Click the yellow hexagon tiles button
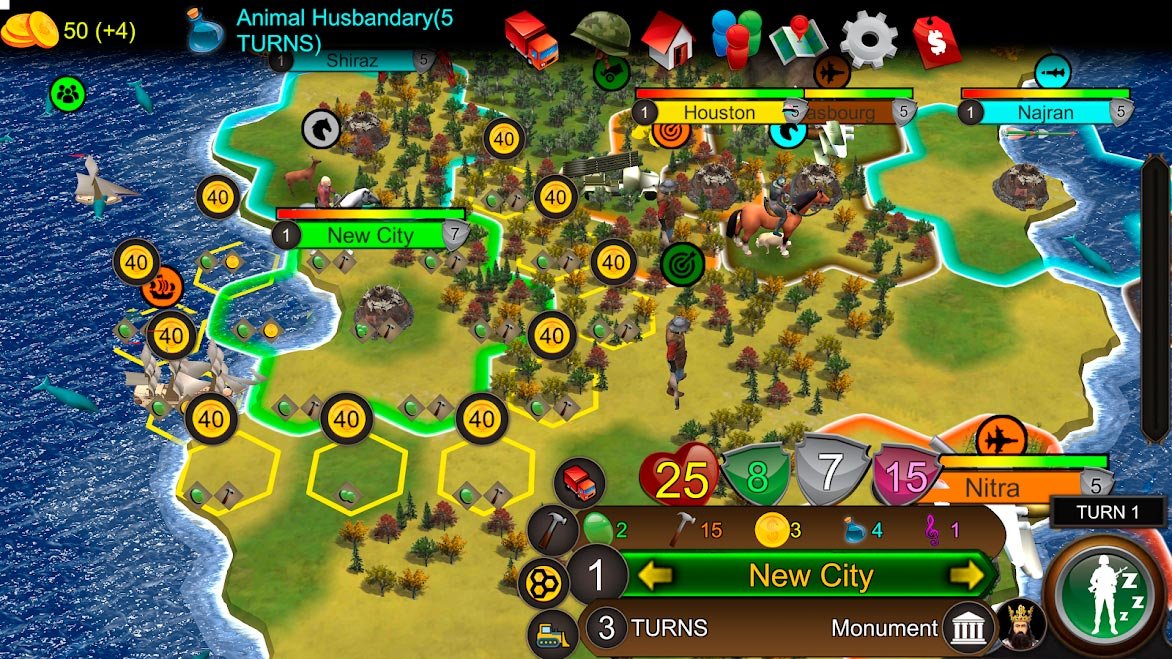The height and width of the screenshot is (659, 1172). 543,583
